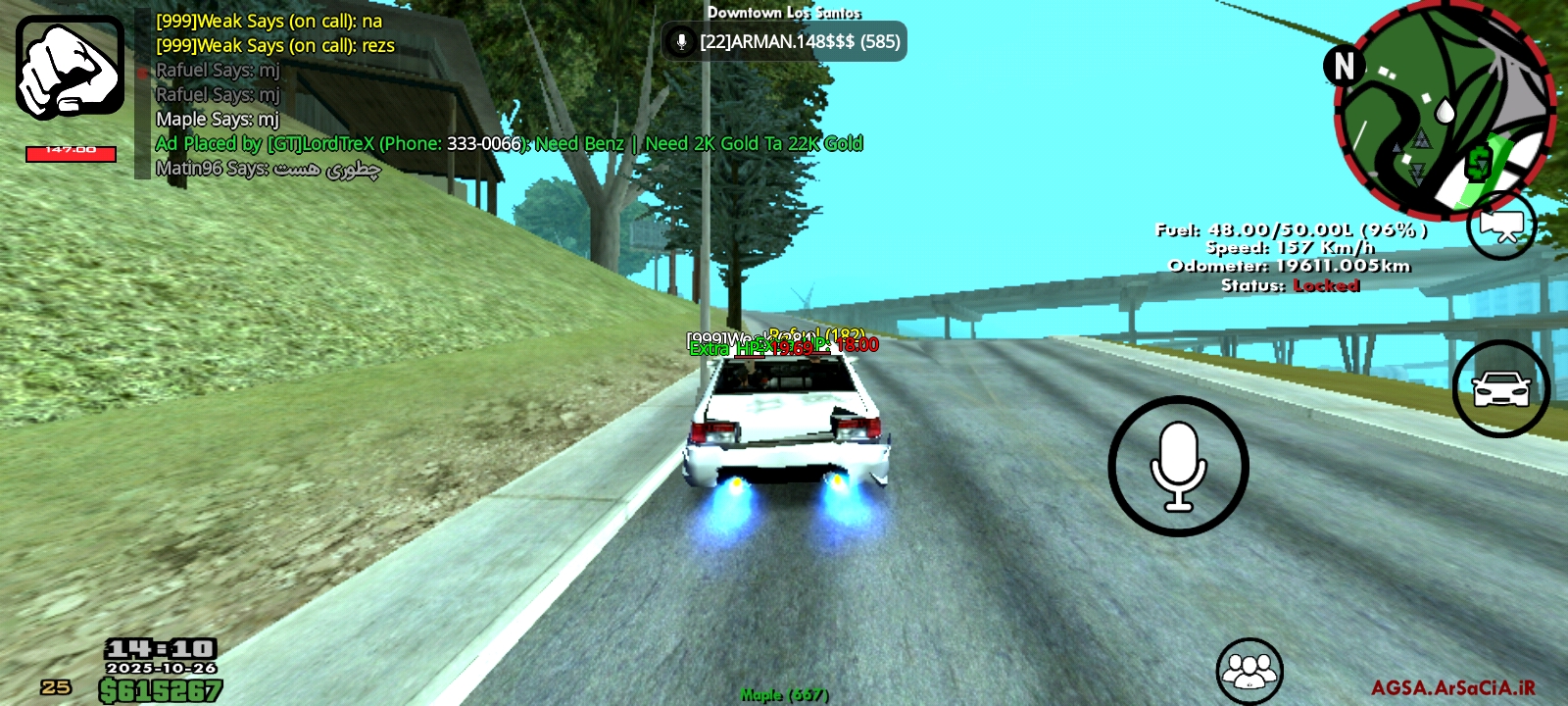Activate the large microphone voice button
Viewport: 1568px width, 706px height.
1178,467
